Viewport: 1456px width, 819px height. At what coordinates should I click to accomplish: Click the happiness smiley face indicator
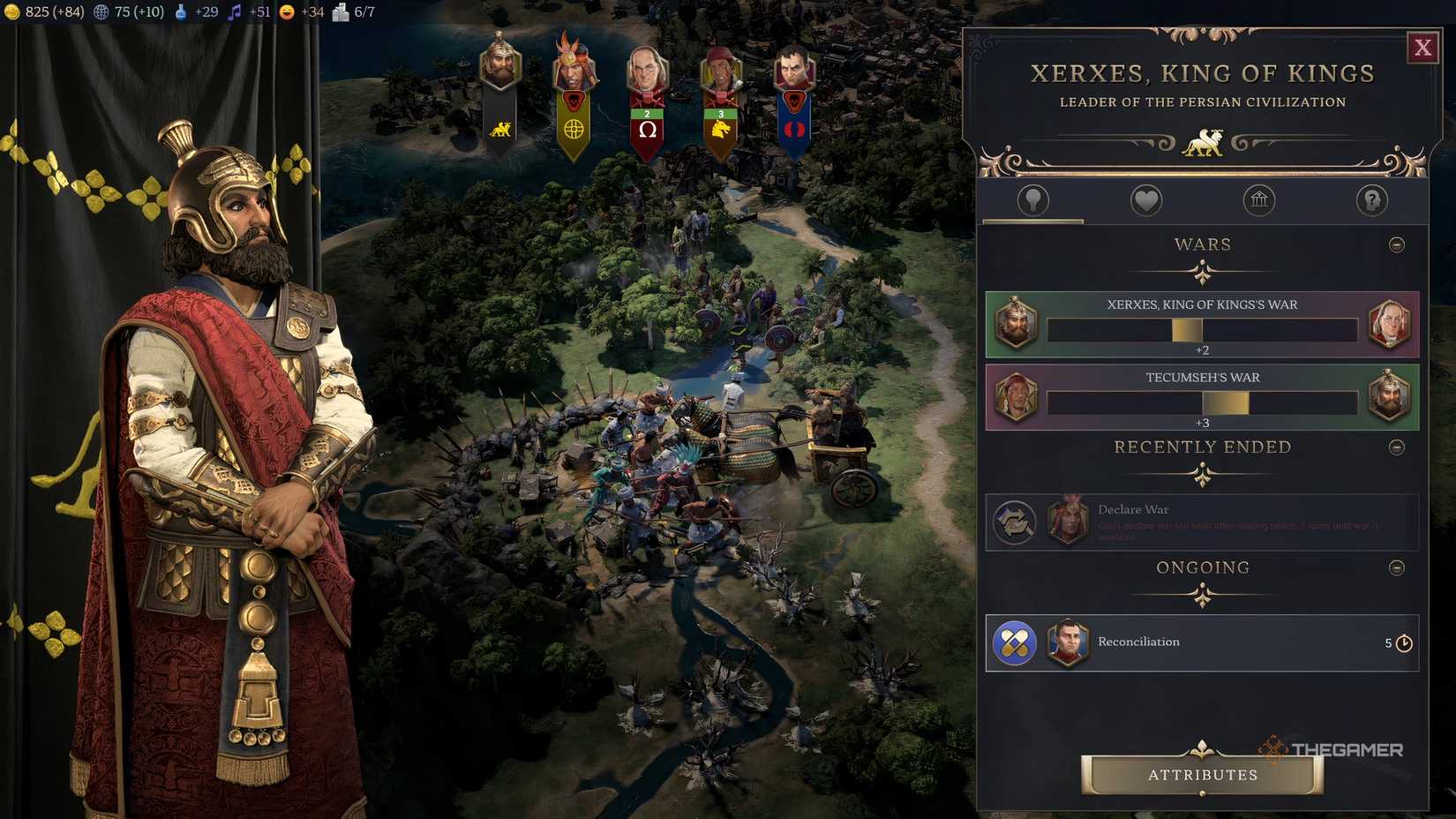coord(285,12)
